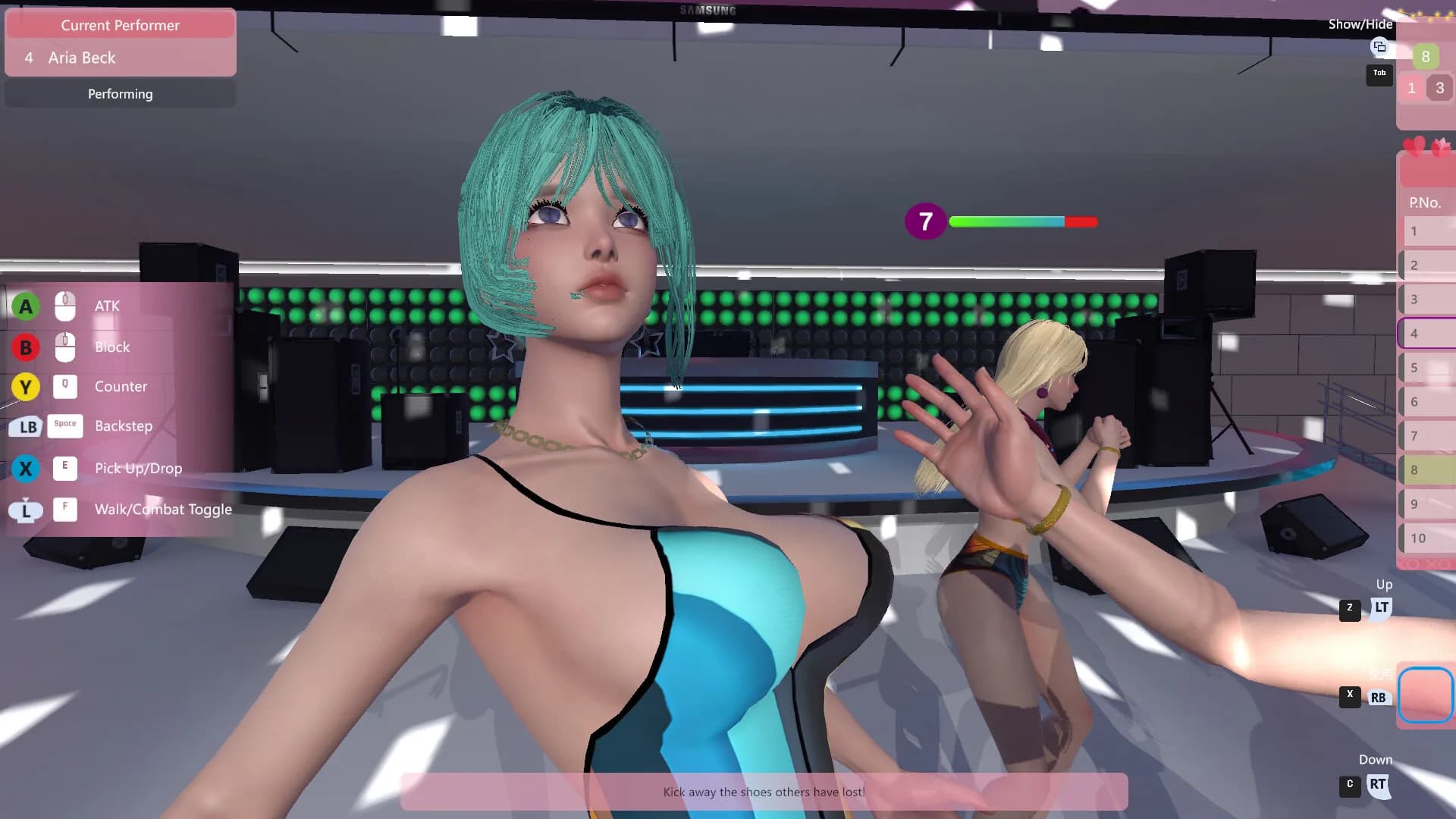The image size is (1456, 819).
Task: Click the Aria Beck performer name
Action: [x=81, y=58]
